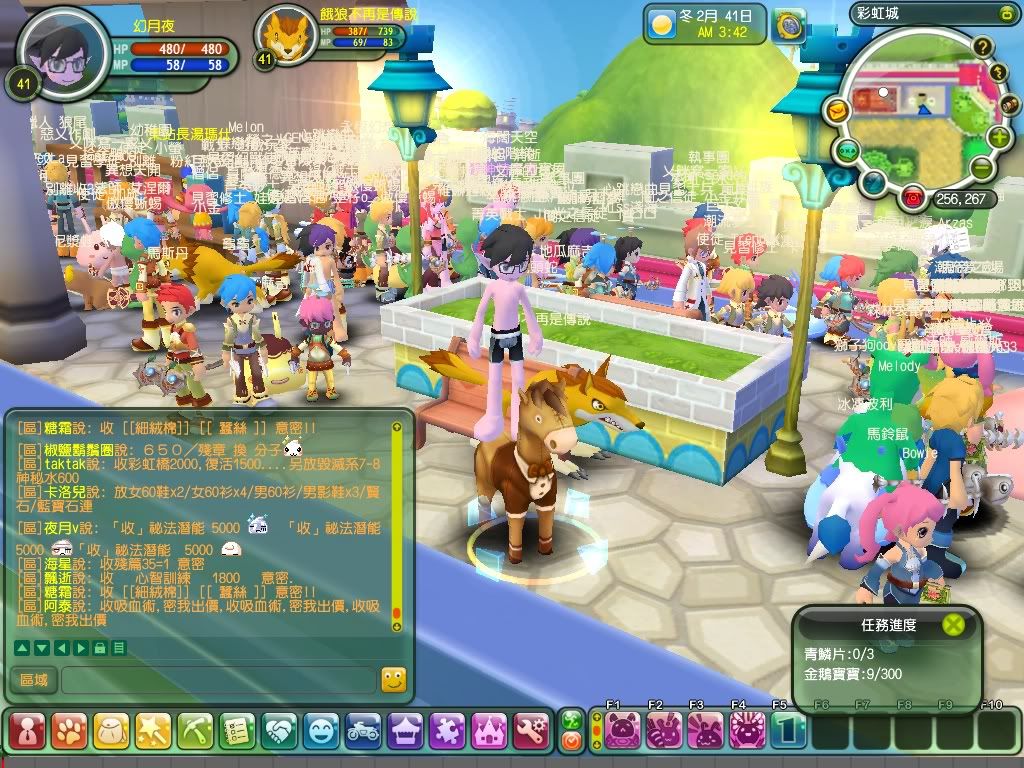Open the emoticon smiley button beside chat input

[394, 680]
